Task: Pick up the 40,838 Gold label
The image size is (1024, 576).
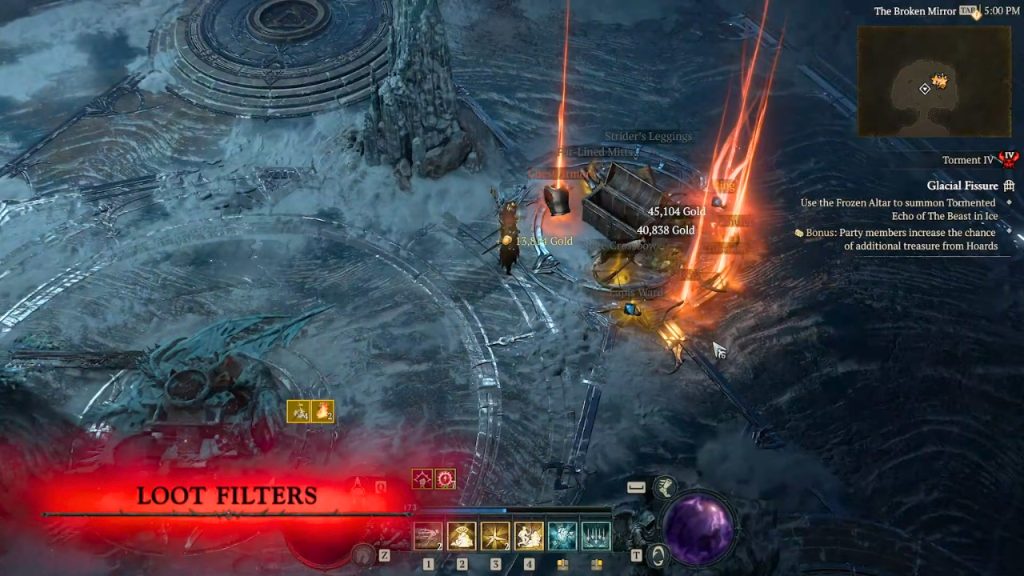Action: (x=665, y=230)
